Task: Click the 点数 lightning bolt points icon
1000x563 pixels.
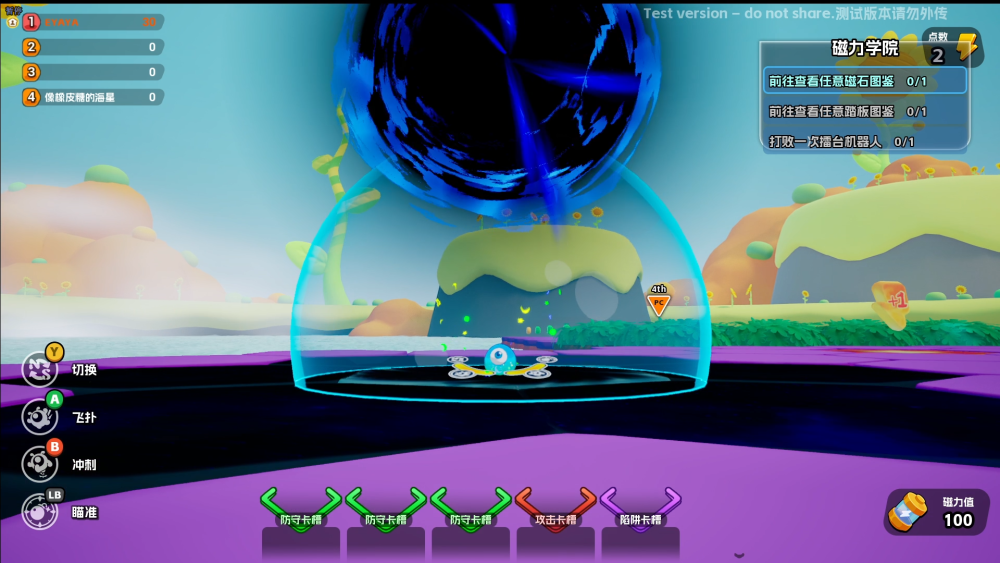Action: (x=967, y=48)
